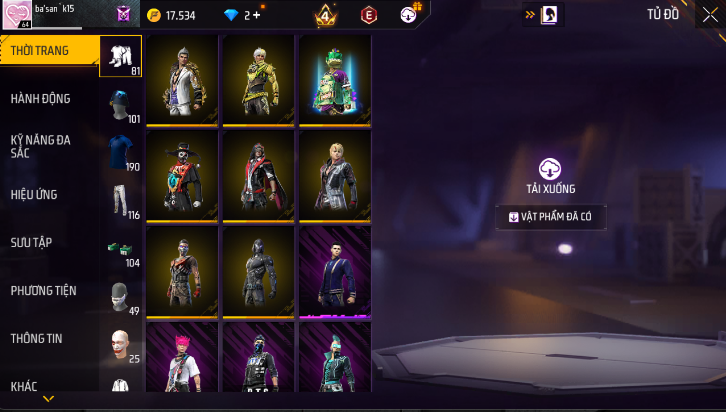726x412 pixels.
Task: Select the yellow jacket white-haired outfit
Action: (258, 81)
